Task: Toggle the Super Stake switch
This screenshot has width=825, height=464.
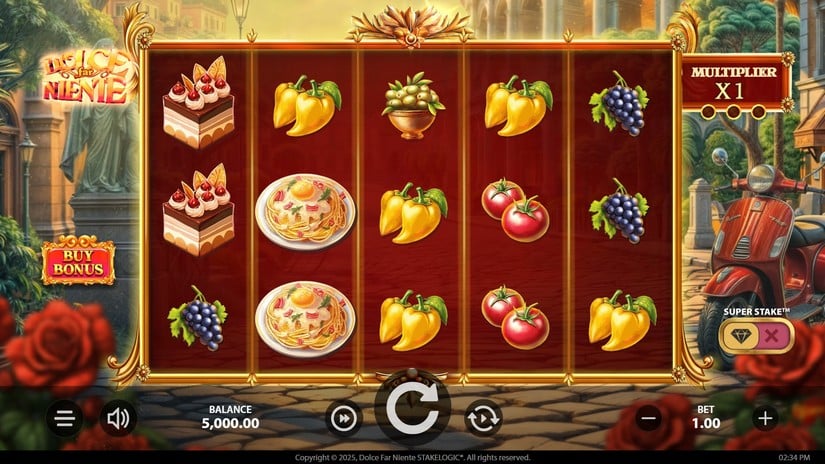Action: click(756, 336)
